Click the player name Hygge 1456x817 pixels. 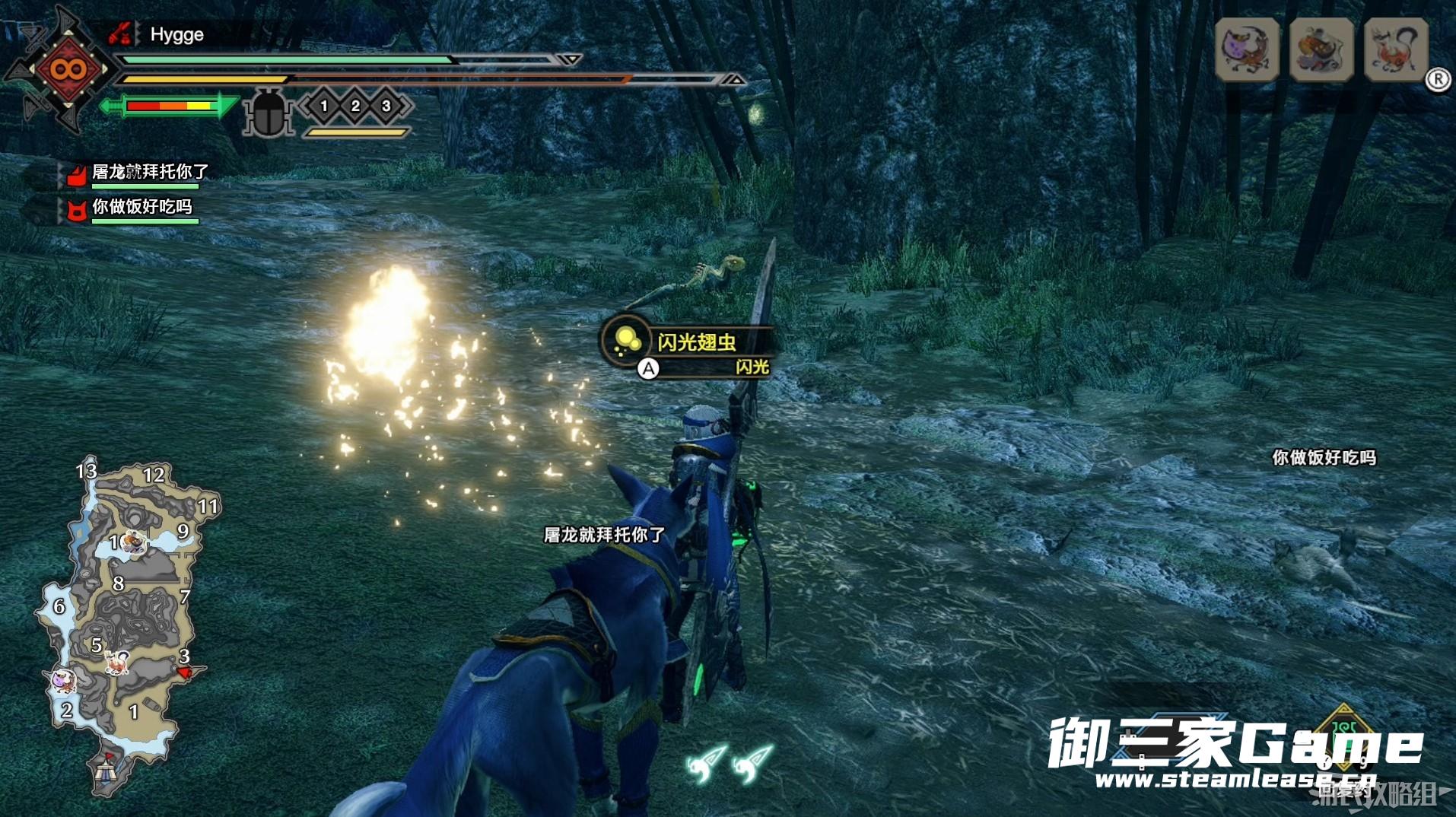(176, 35)
